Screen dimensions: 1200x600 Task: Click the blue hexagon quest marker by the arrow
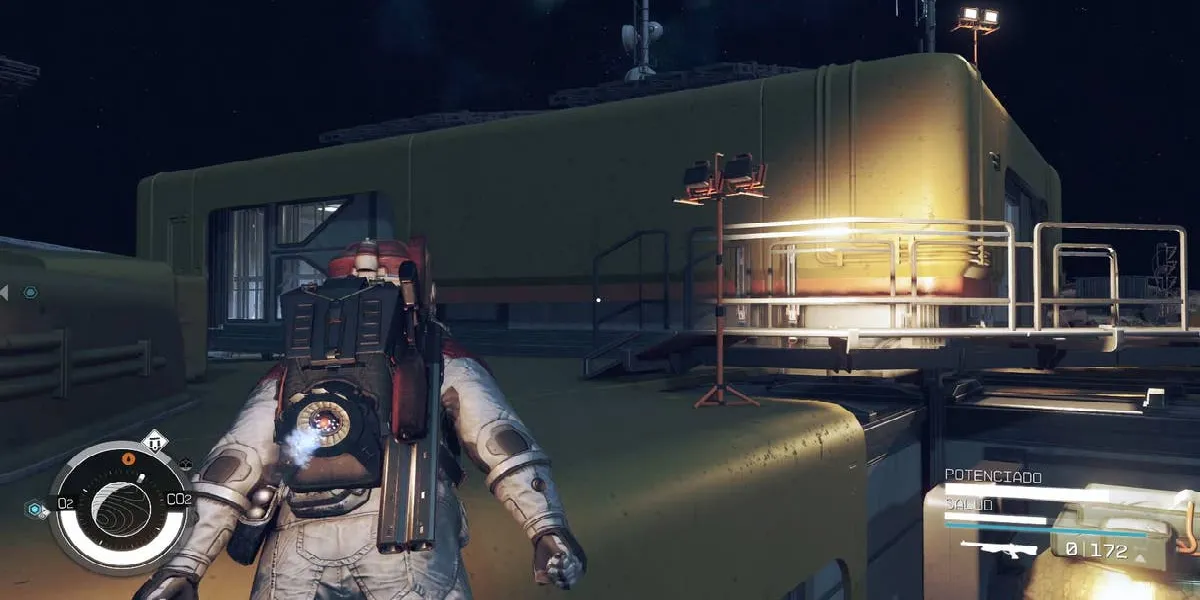click(x=30, y=292)
